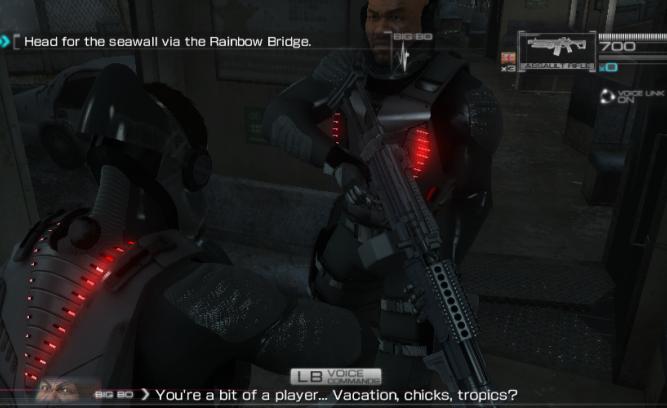Select the assault rifle weapon icon
Screen dimensions: 667x408
[x=557, y=48]
